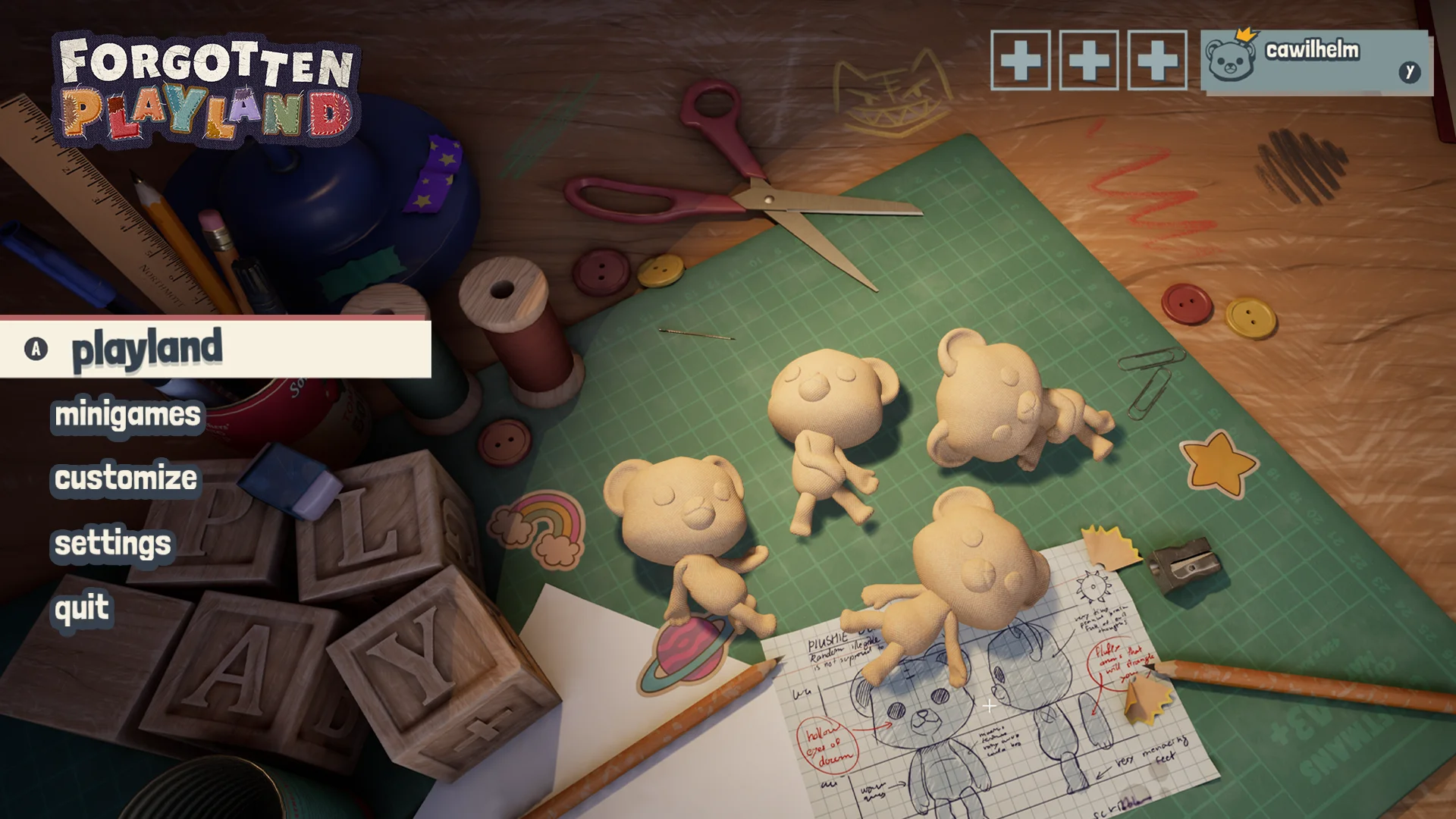
Task: Select quit to exit the game
Action: point(82,607)
